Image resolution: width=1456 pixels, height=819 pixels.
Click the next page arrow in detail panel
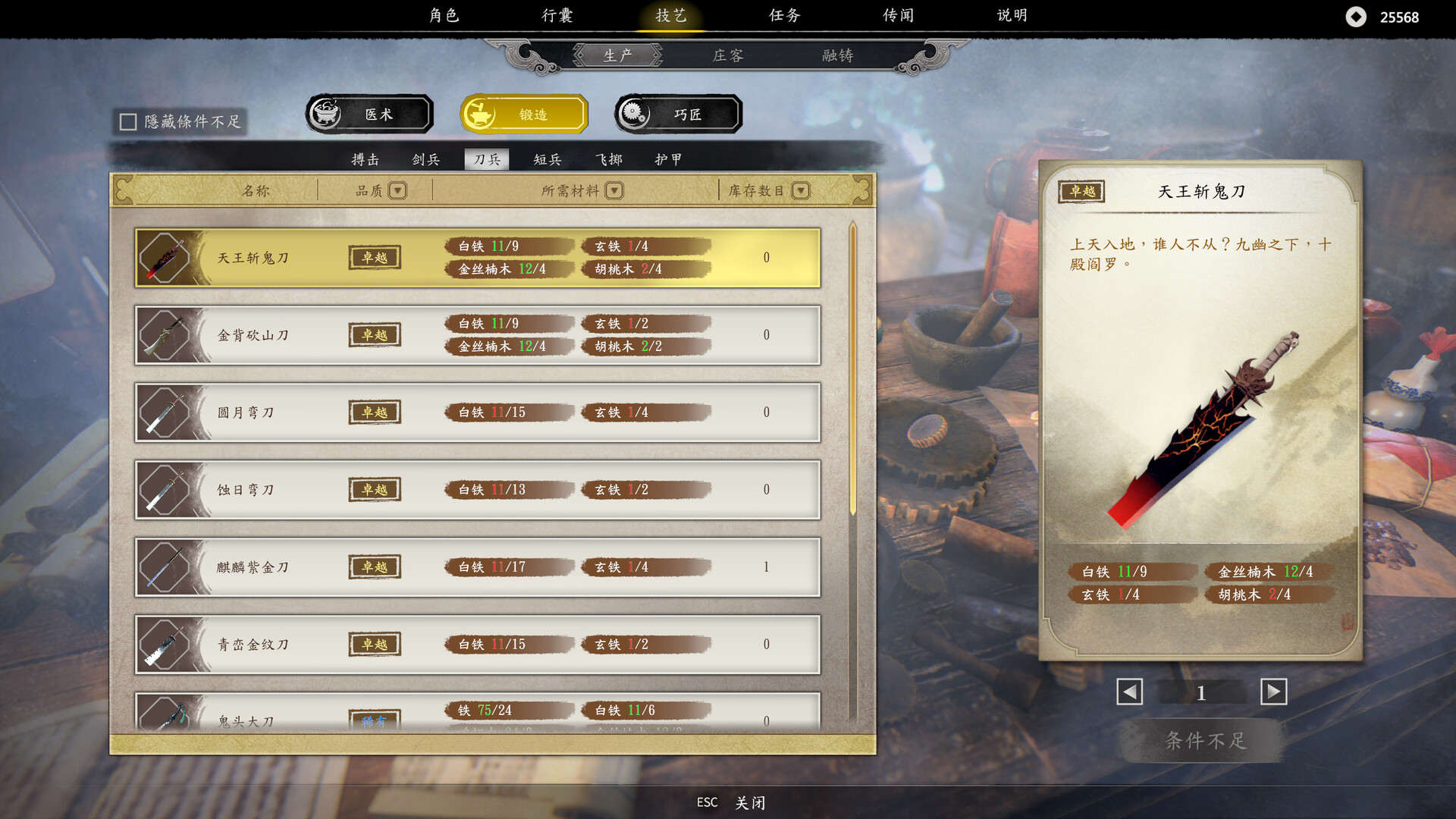pos(1273,692)
